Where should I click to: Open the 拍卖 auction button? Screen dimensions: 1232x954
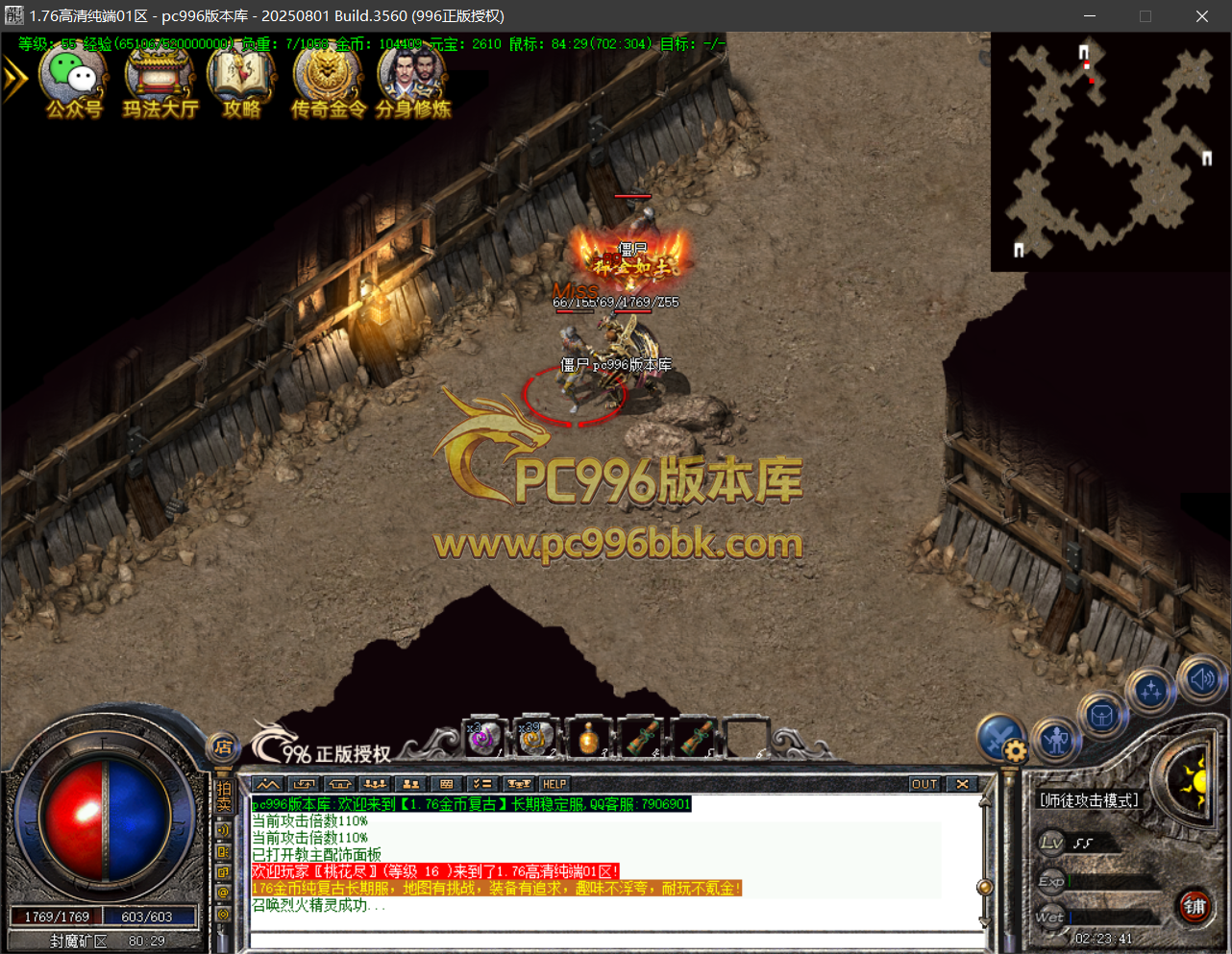coord(223,795)
